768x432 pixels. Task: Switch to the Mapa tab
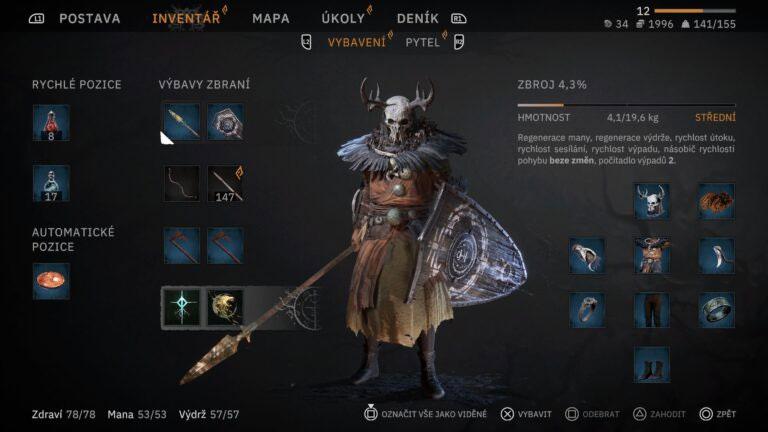coord(270,18)
